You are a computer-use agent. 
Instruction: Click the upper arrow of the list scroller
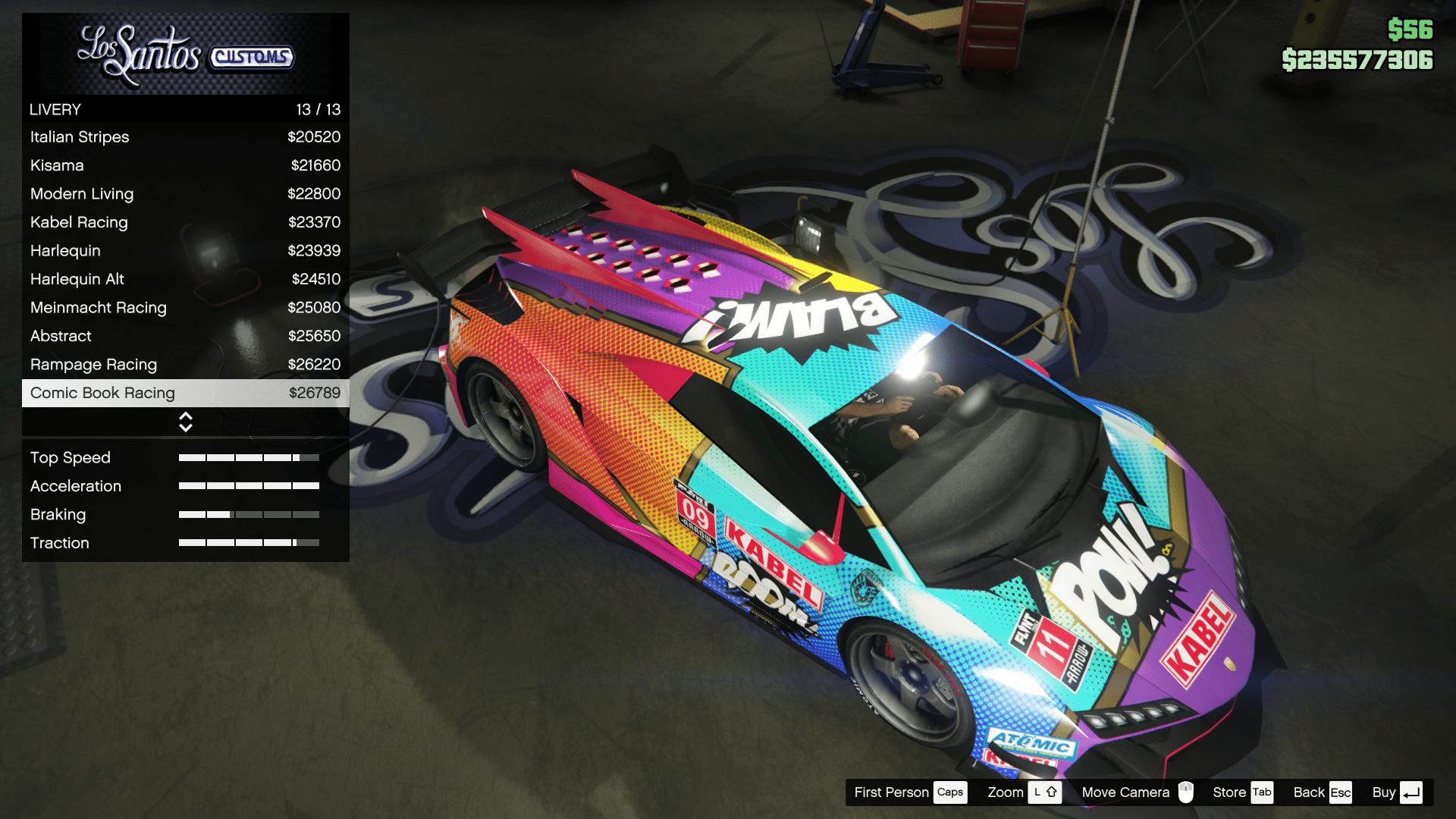click(184, 416)
